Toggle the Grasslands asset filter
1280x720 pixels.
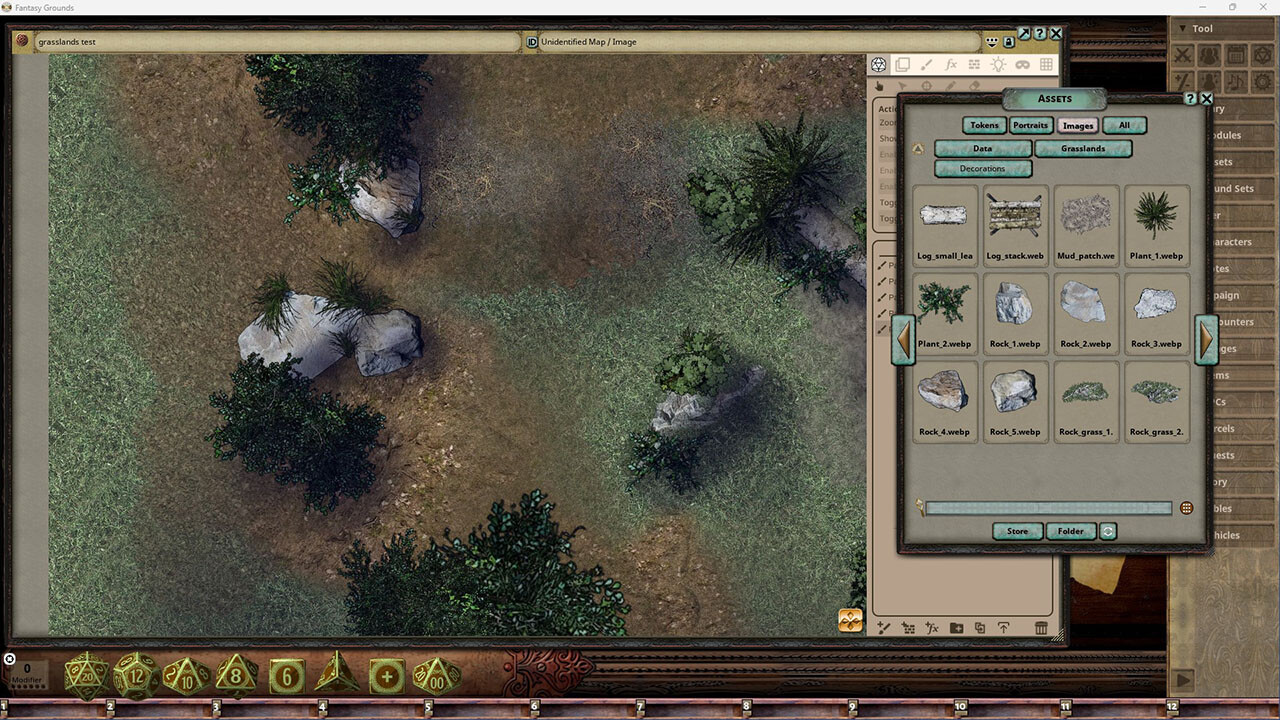(x=1084, y=148)
